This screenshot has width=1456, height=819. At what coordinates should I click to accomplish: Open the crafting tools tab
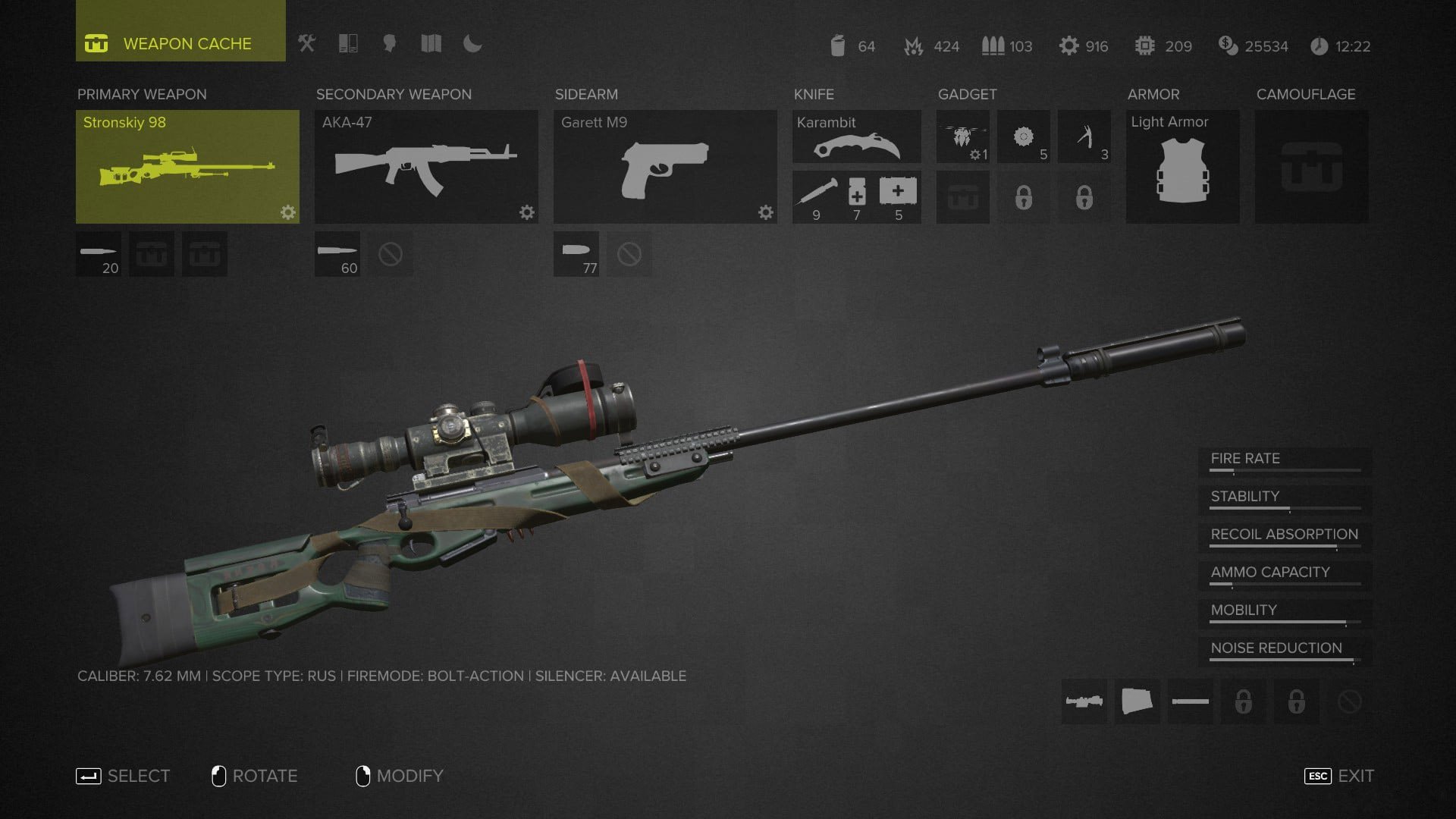(306, 44)
